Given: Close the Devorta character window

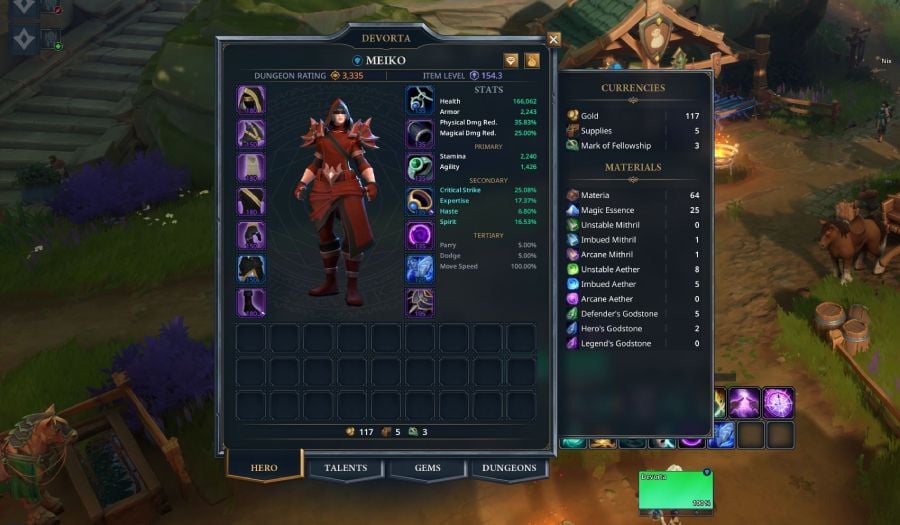Looking at the screenshot, I should [554, 40].
